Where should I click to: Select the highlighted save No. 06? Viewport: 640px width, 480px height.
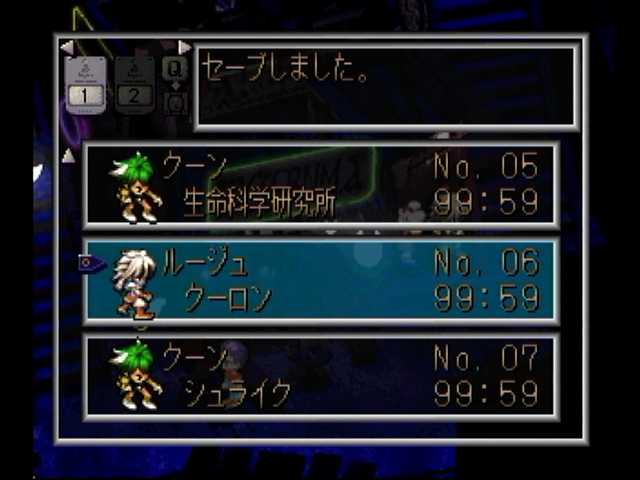point(321,281)
